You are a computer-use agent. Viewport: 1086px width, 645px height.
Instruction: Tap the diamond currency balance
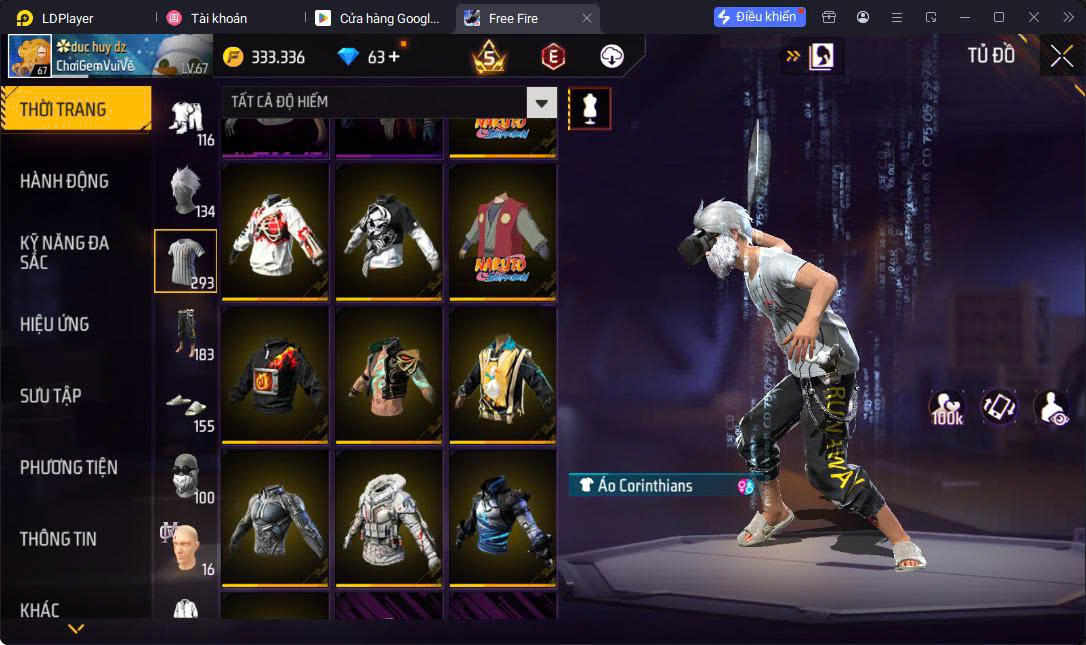(x=368, y=57)
